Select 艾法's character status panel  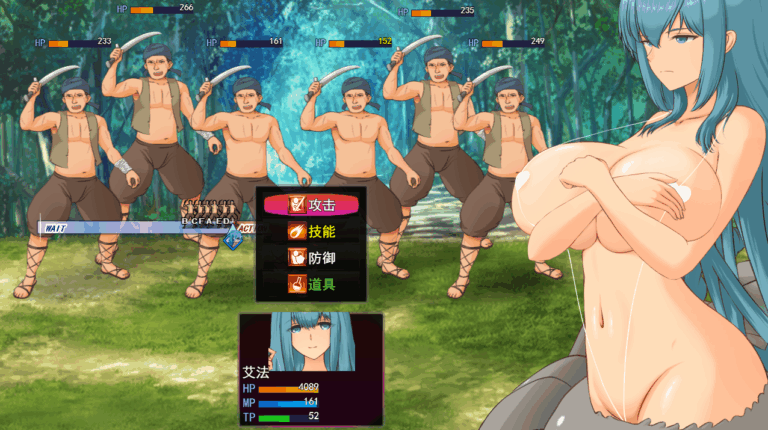[x=310, y=368]
